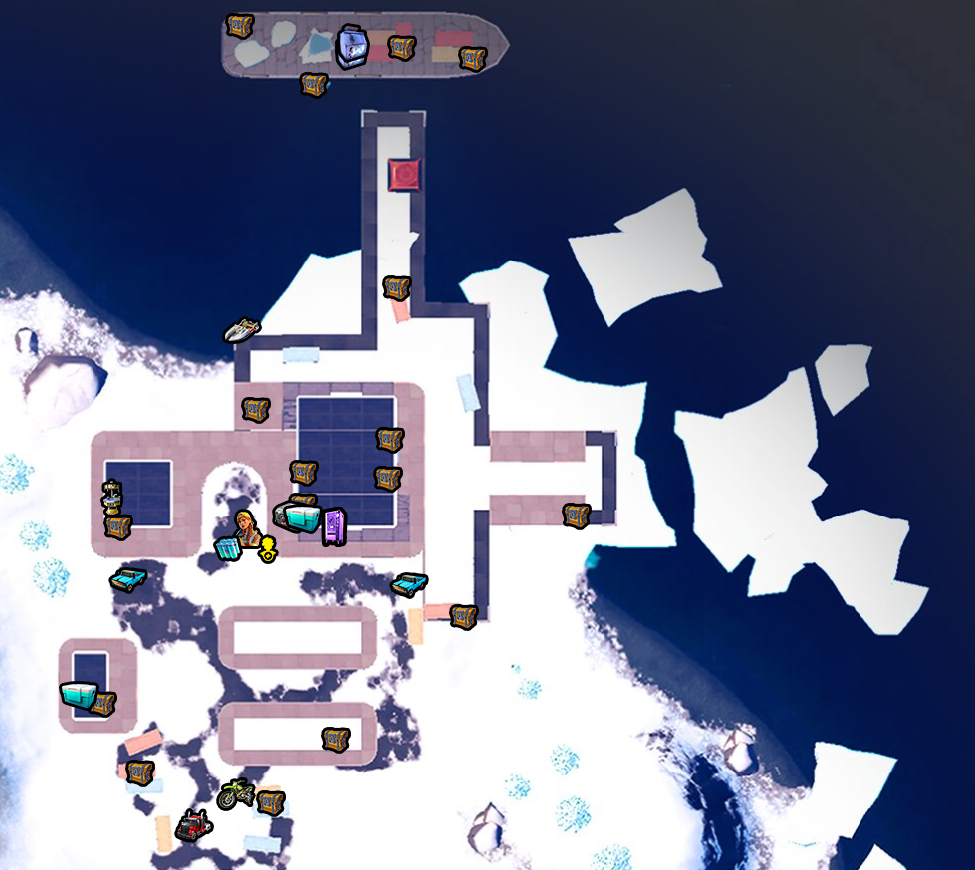
Task: Select the chest marker at the ship's bow
Action: coord(472,58)
